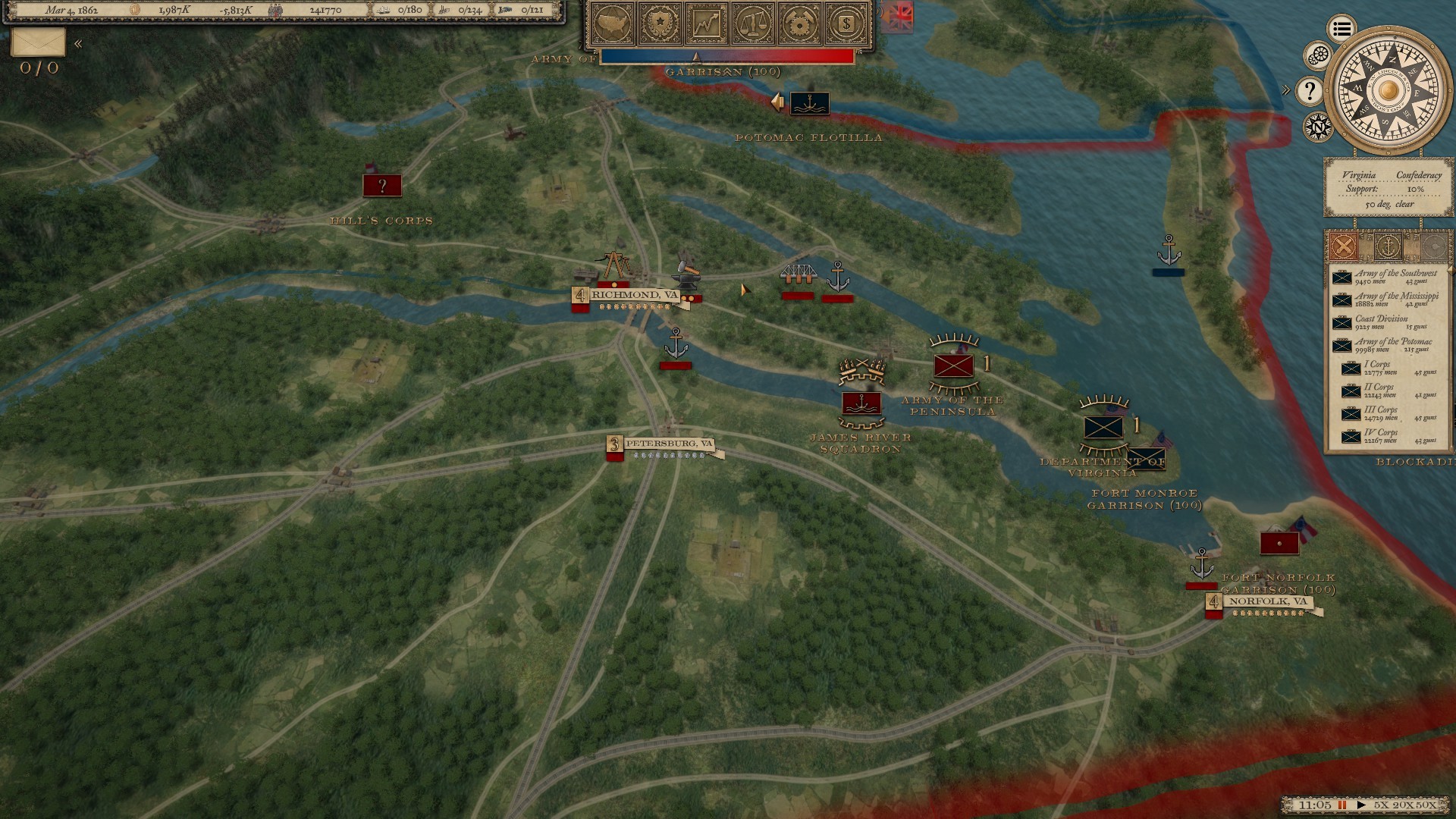Reset the view with the north compass button
Image resolution: width=1456 pixels, height=819 pixels.
coord(1318,126)
